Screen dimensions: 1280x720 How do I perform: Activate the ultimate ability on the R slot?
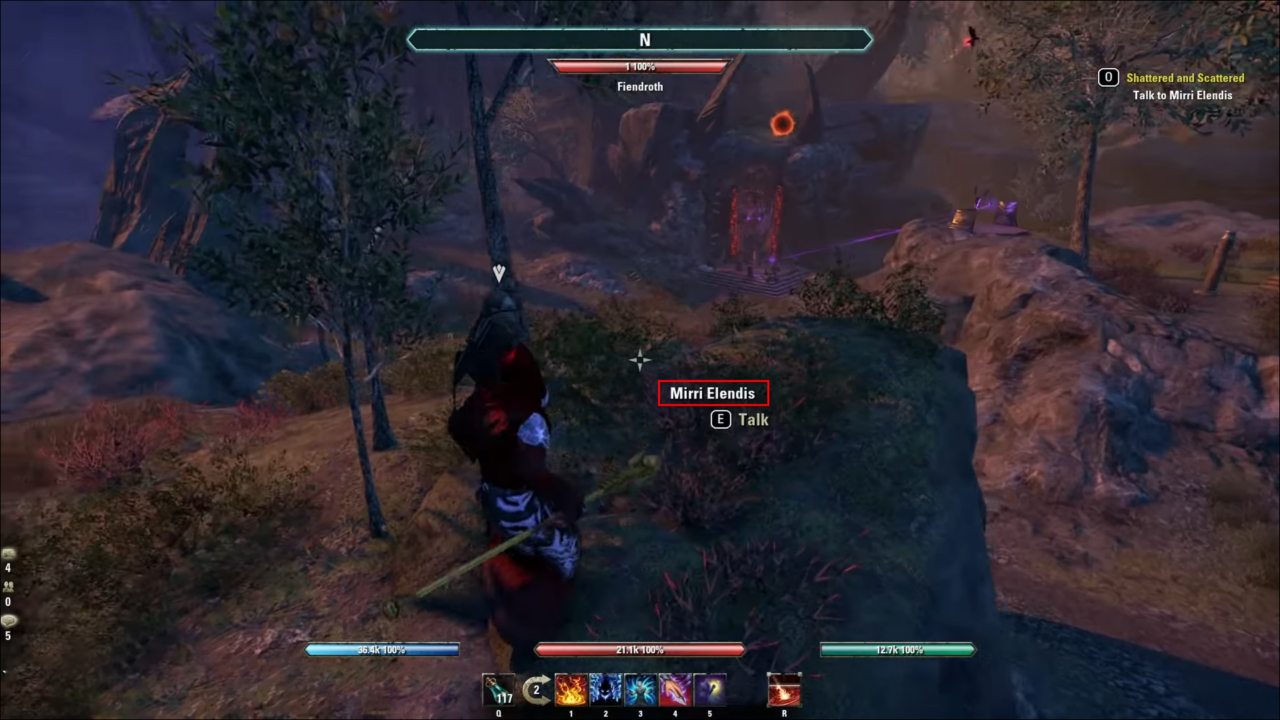point(784,690)
